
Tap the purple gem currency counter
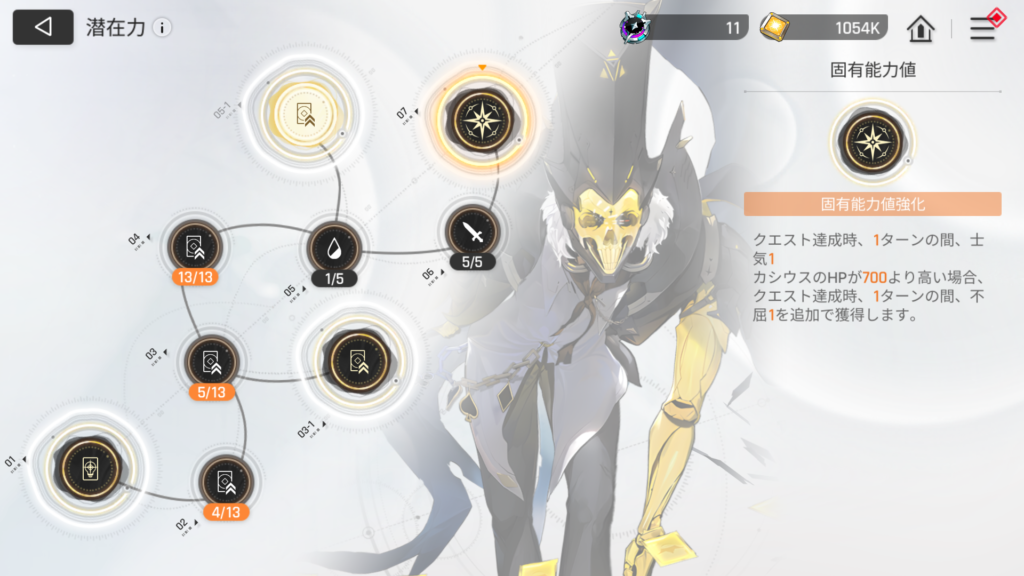tap(685, 28)
